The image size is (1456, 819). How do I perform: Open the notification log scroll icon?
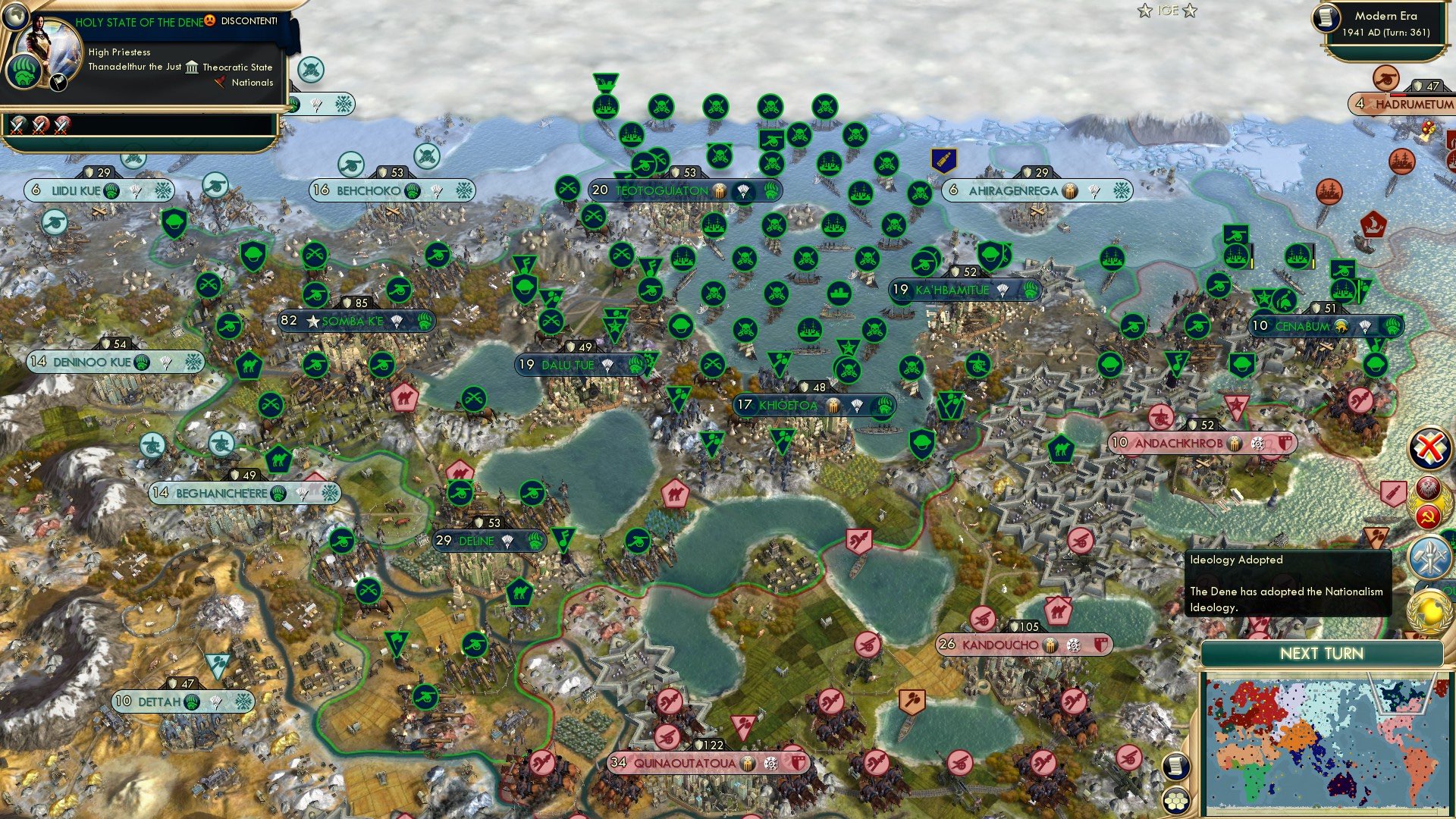pos(1176,766)
